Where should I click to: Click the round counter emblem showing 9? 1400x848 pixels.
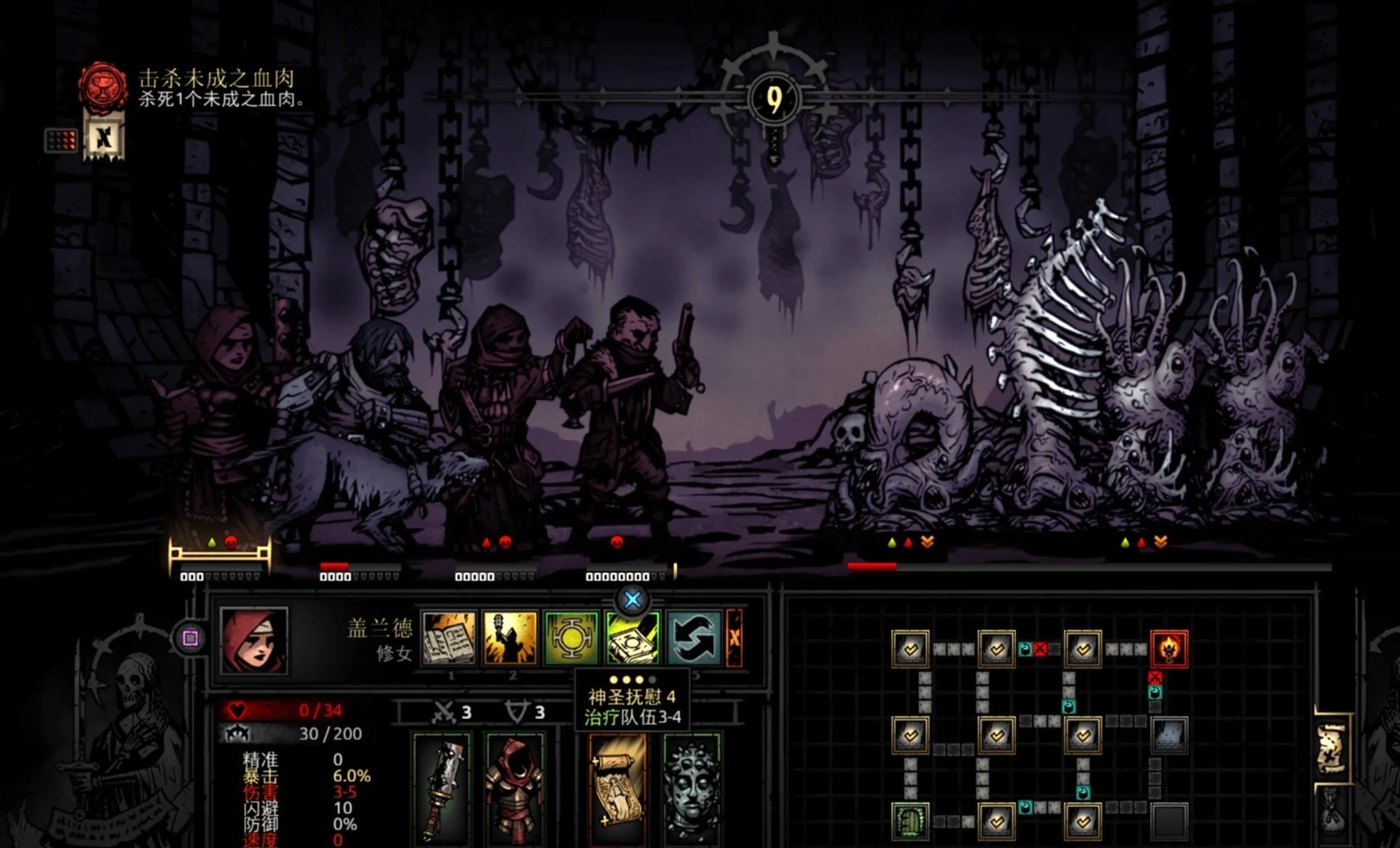click(774, 99)
